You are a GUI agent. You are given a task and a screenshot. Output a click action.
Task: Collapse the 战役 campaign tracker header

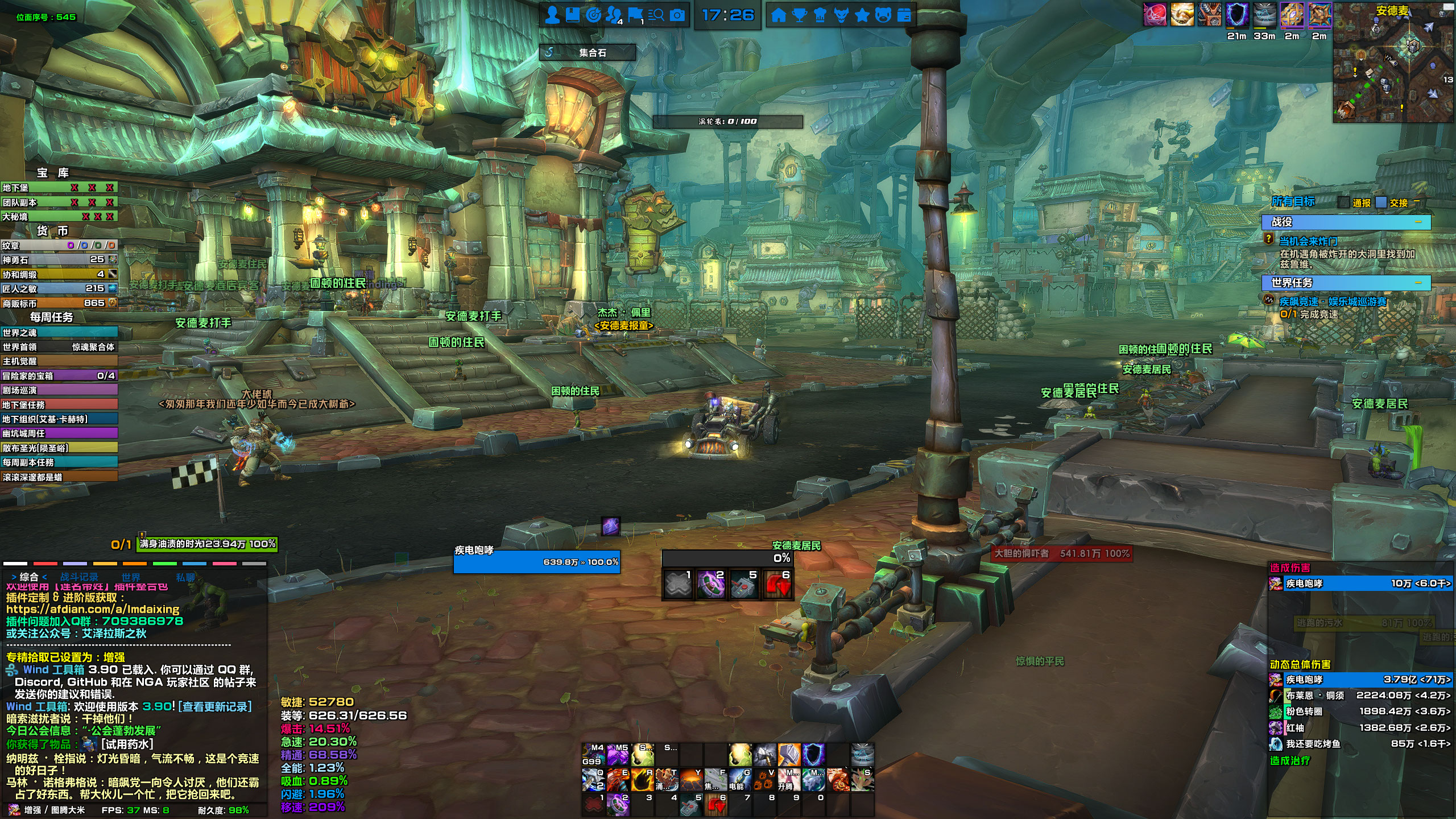point(1418,222)
